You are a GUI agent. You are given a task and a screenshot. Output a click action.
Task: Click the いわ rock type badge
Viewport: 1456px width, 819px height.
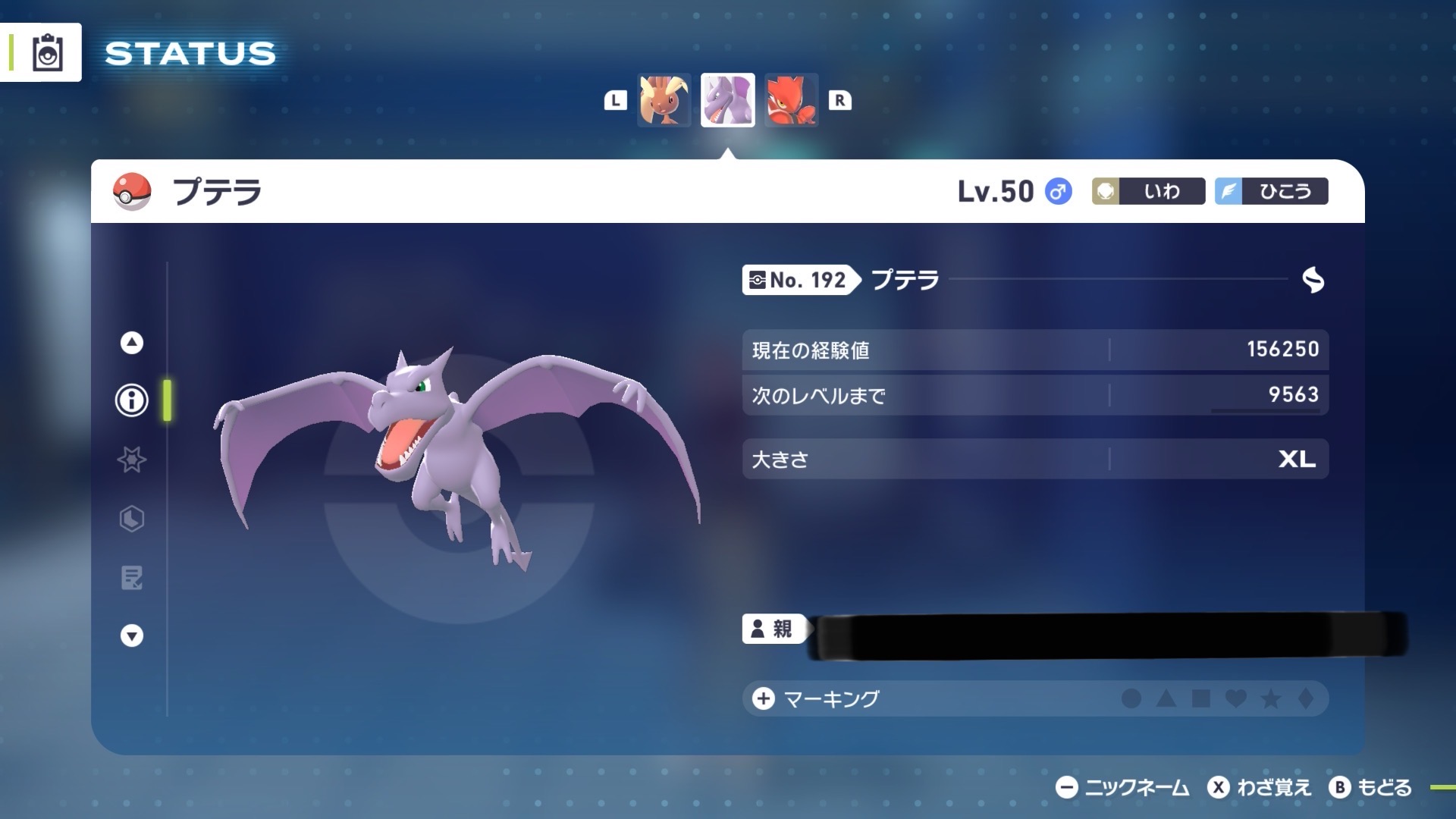[x=1148, y=191]
